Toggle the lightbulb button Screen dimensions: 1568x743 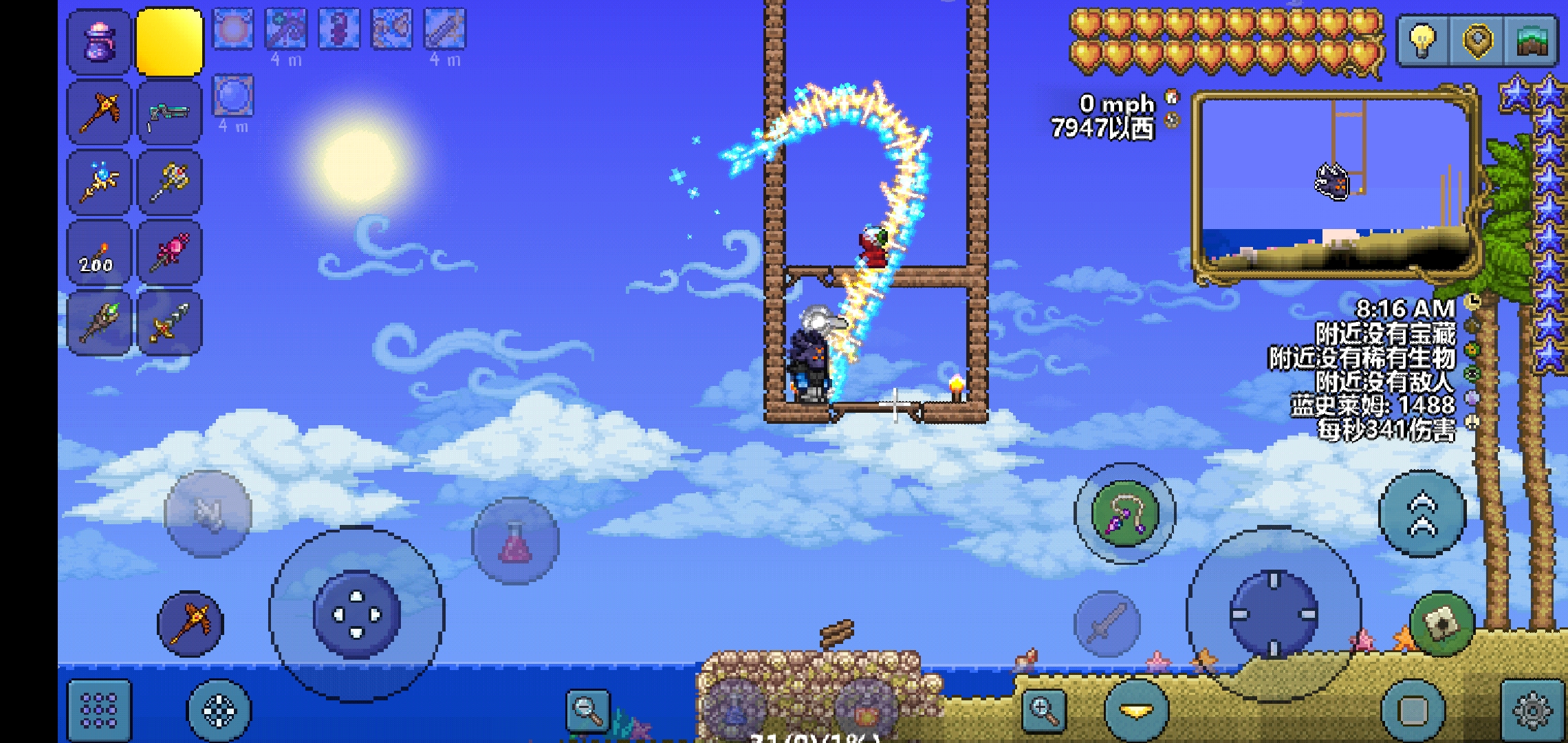1423,40
